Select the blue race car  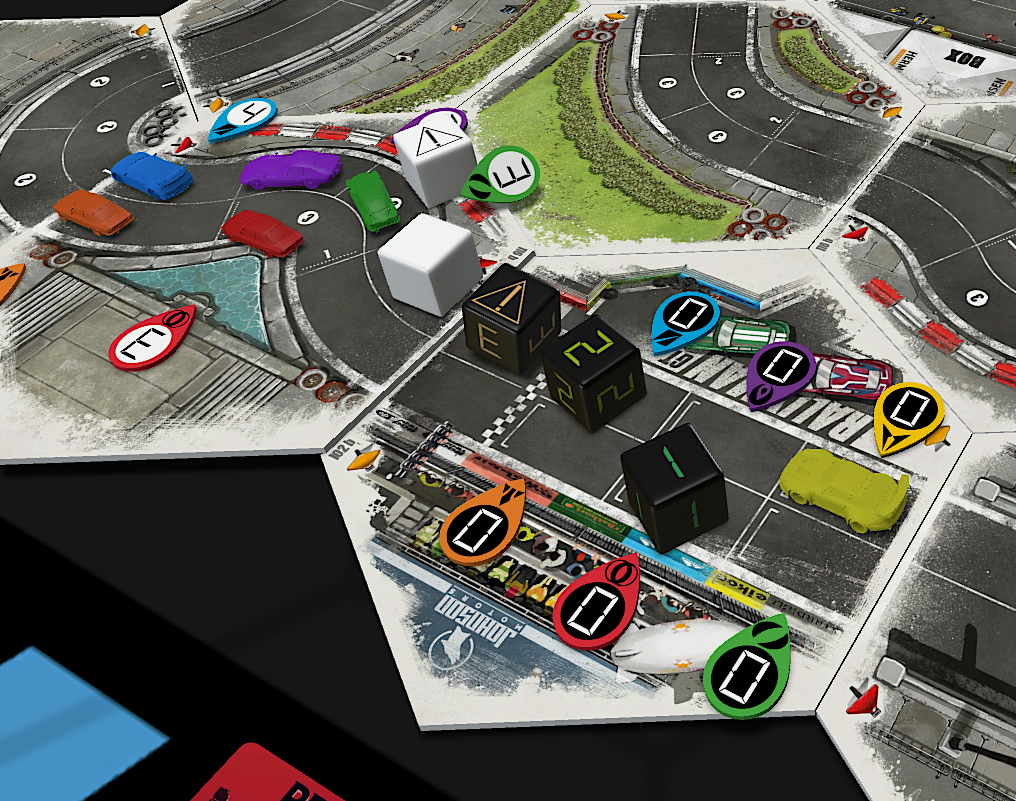click(x=152, y=175)
